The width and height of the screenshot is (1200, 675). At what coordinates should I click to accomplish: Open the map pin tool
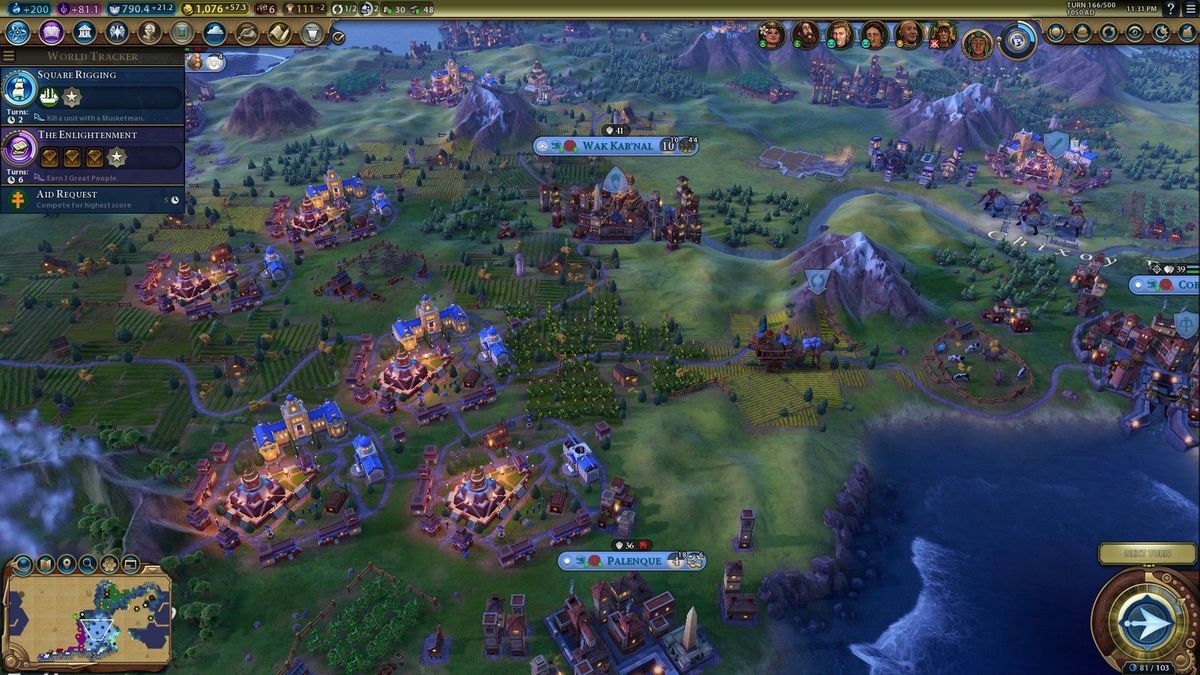point(66,565)
